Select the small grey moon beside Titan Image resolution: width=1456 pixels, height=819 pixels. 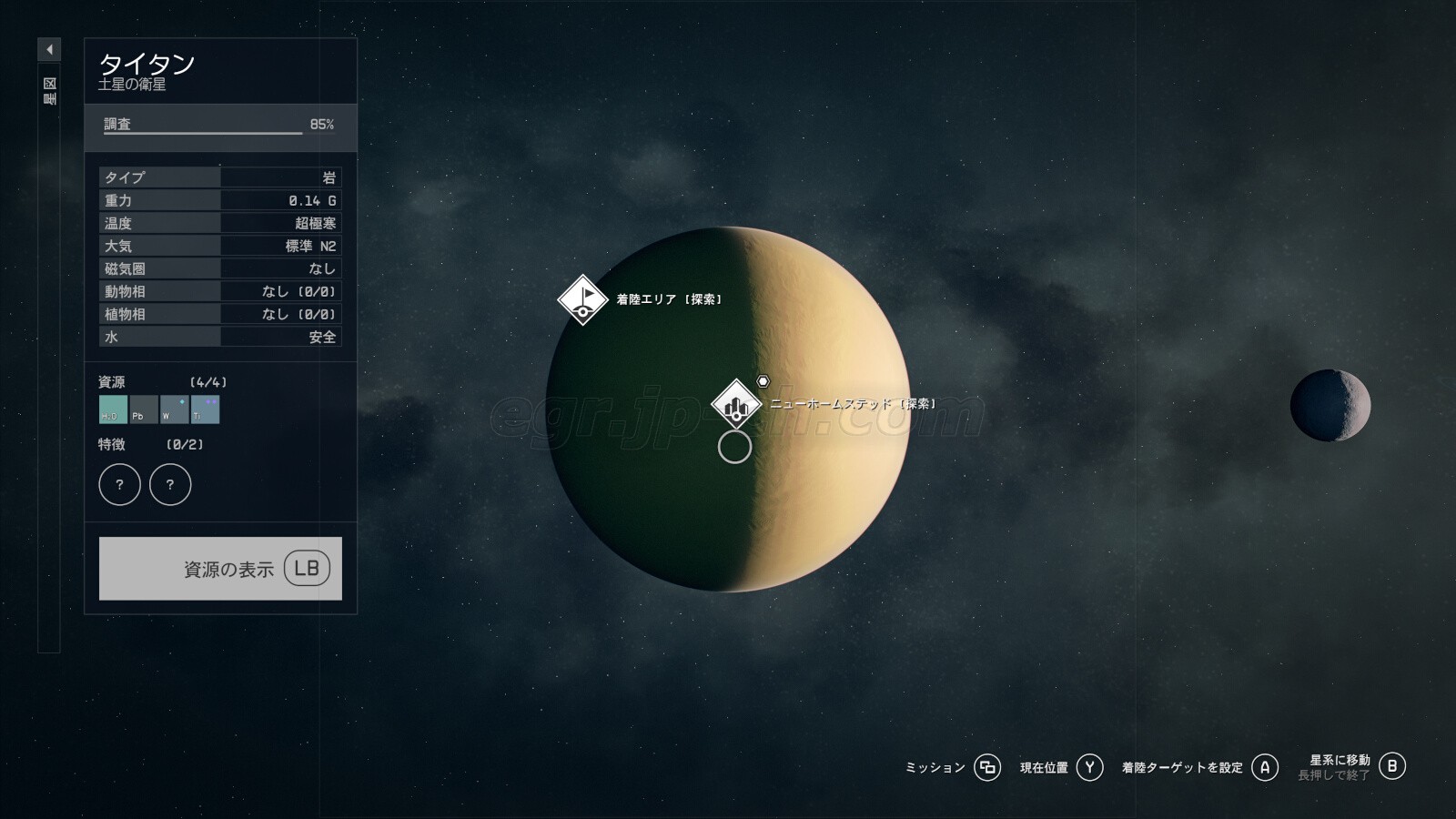1330,405
